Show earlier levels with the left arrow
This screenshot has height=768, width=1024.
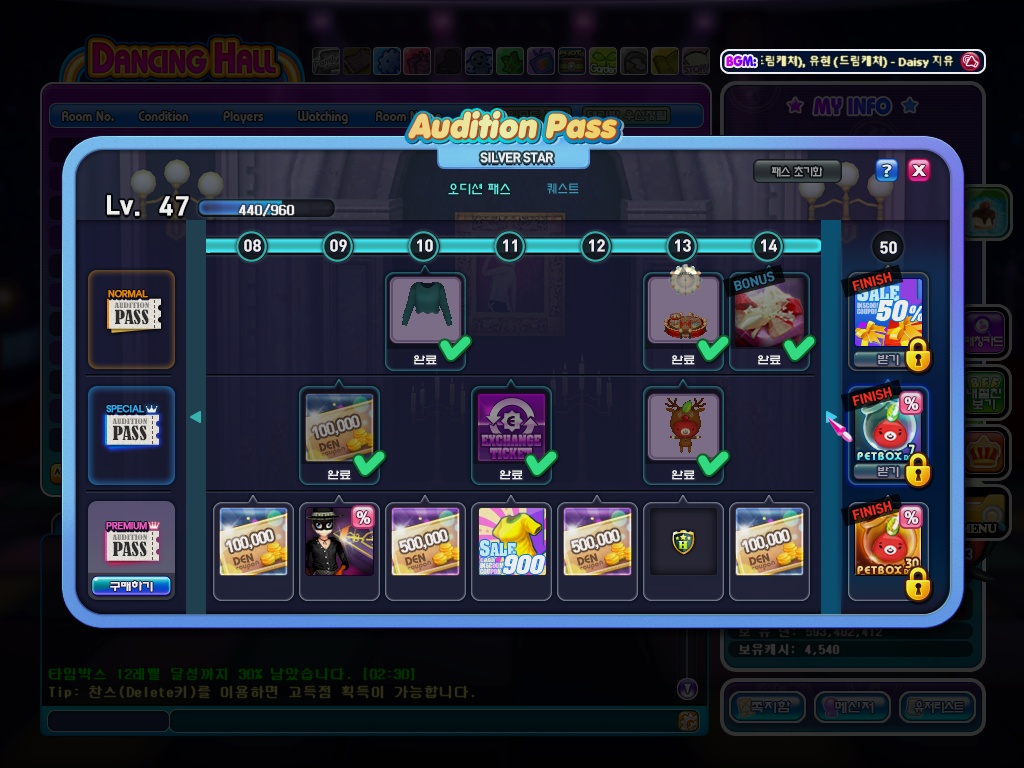(x=196, y=417)
